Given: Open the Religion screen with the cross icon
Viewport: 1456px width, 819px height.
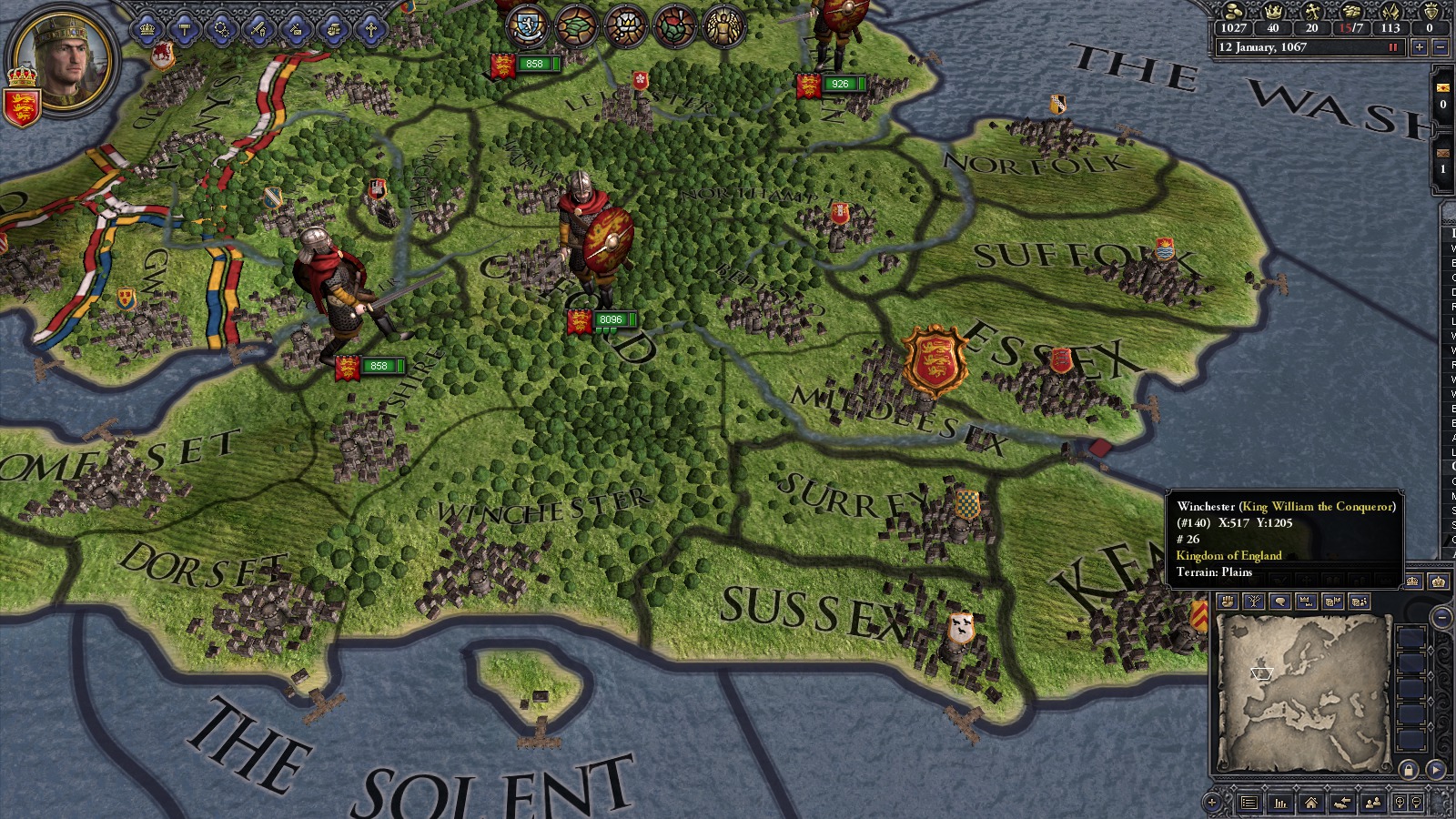Looking at the screenshot, I should 371,27.
